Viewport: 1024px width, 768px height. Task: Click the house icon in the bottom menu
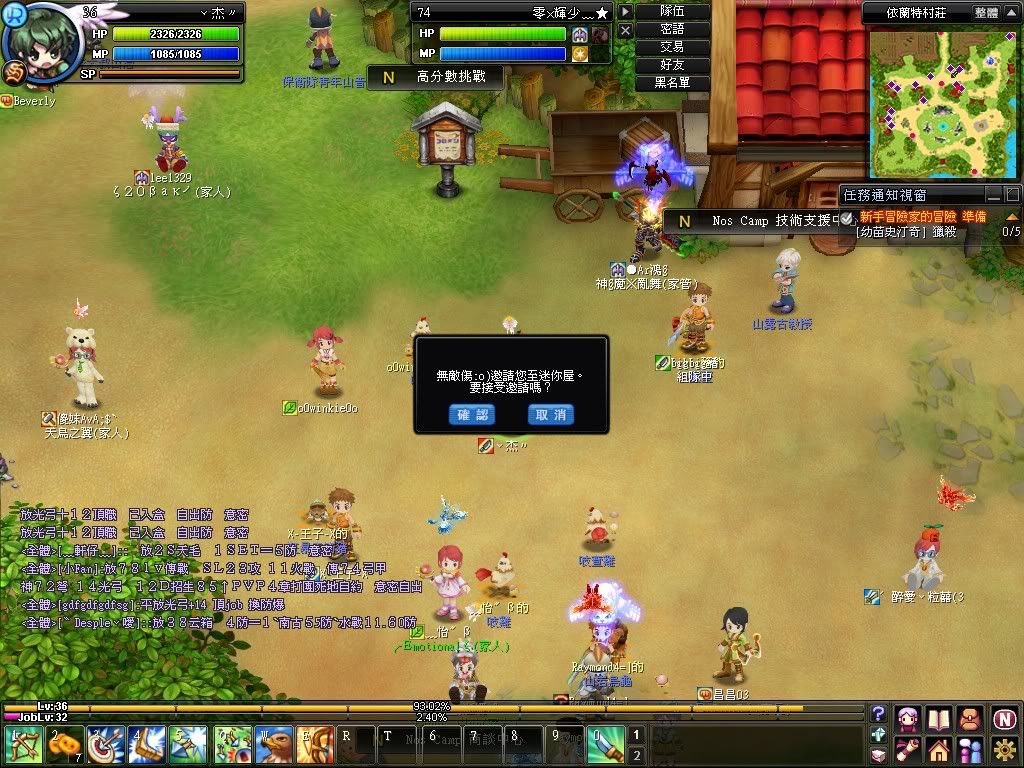click(x=938, y=749)
